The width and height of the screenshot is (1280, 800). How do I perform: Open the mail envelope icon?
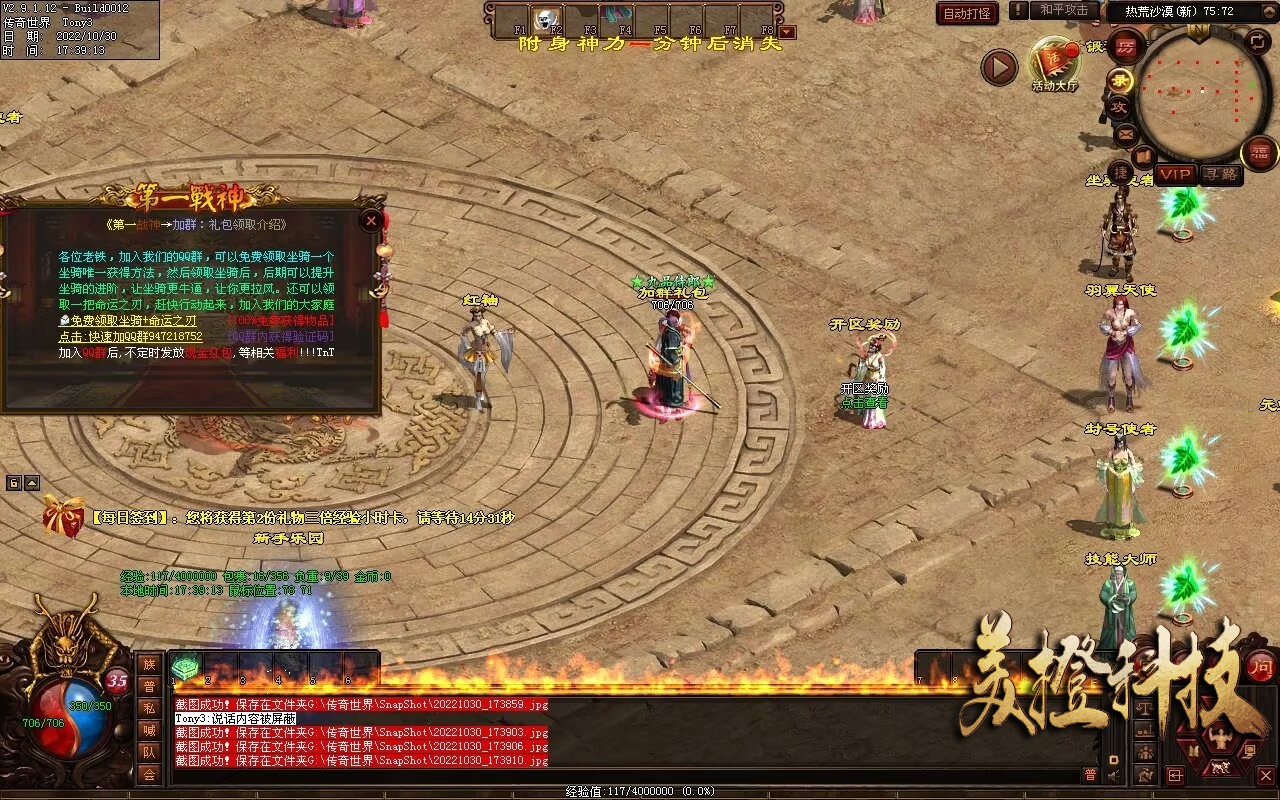[1125, 133]
